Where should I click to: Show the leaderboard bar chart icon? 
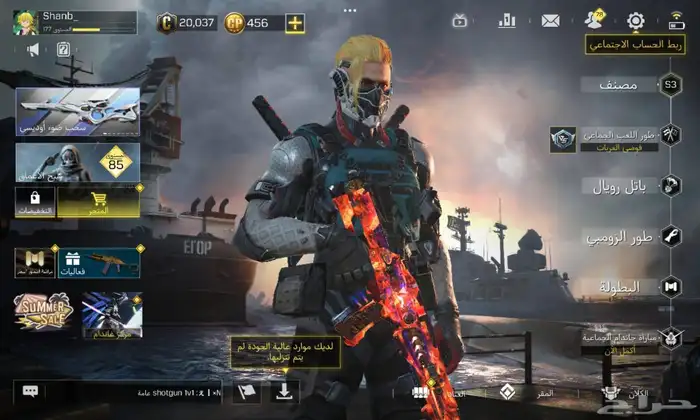507,20
